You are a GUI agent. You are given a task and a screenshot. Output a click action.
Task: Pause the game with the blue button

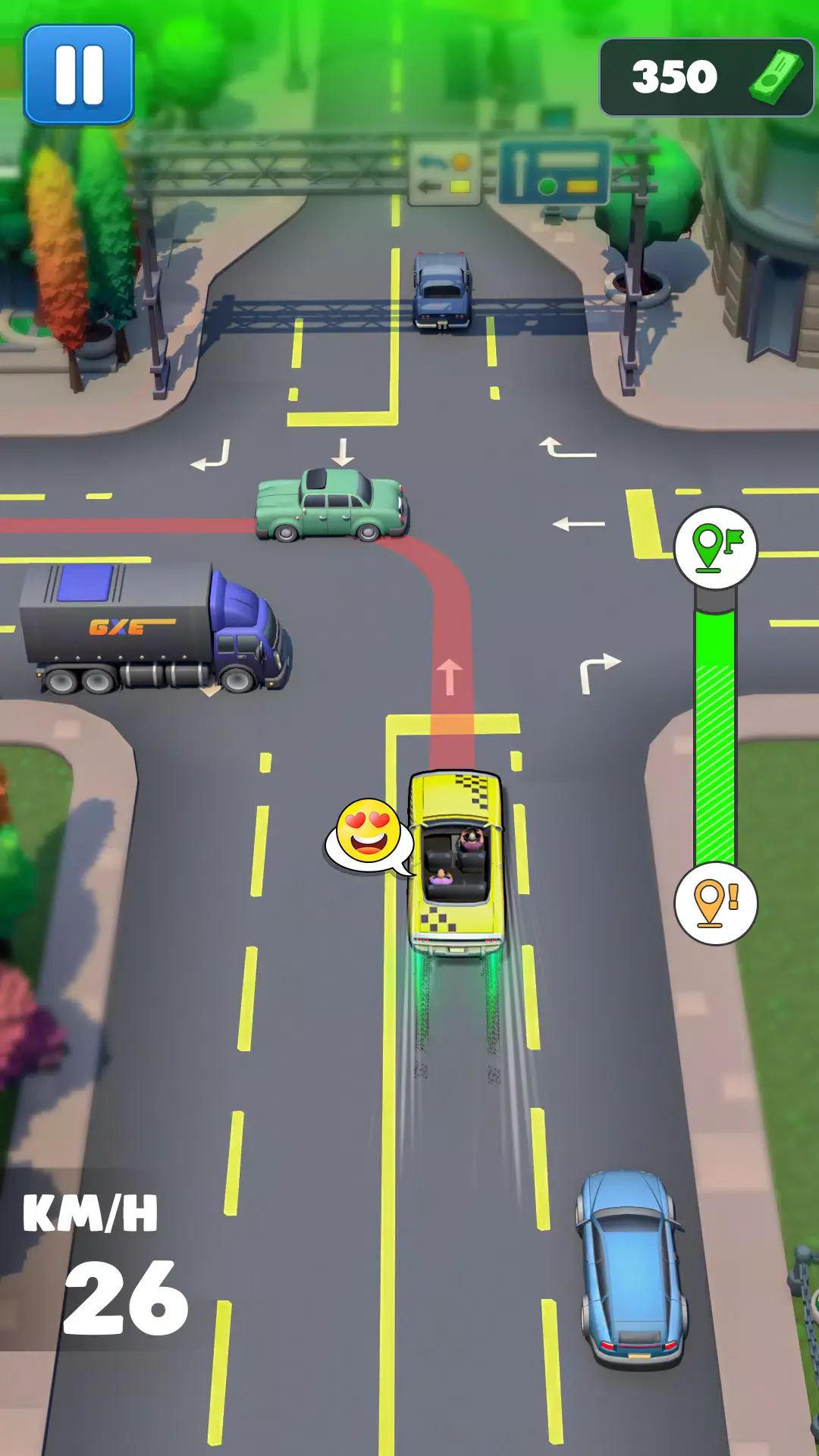pos(79,74)
